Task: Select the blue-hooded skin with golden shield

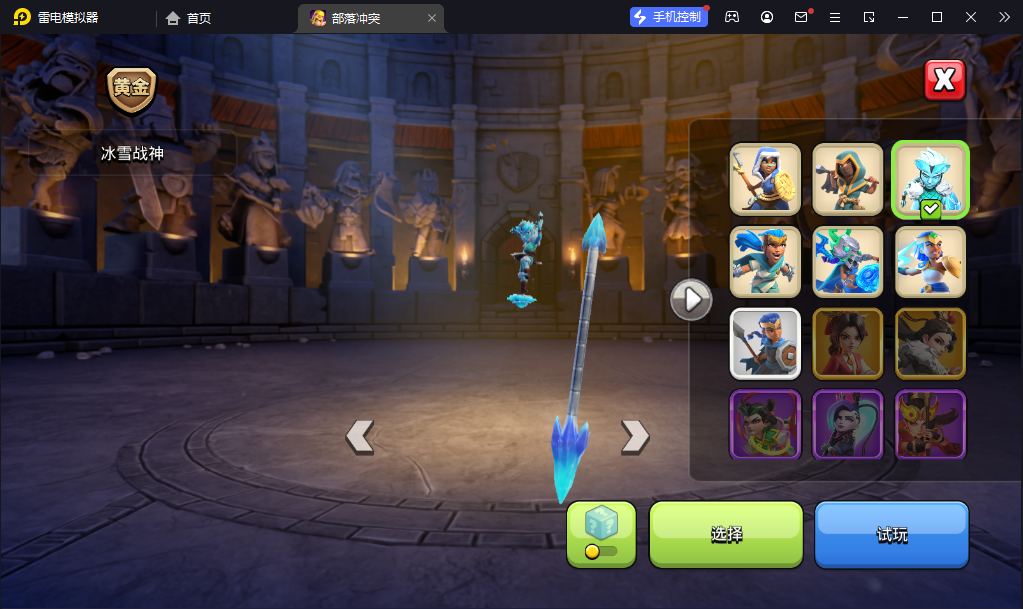Action: click(765, 179)
